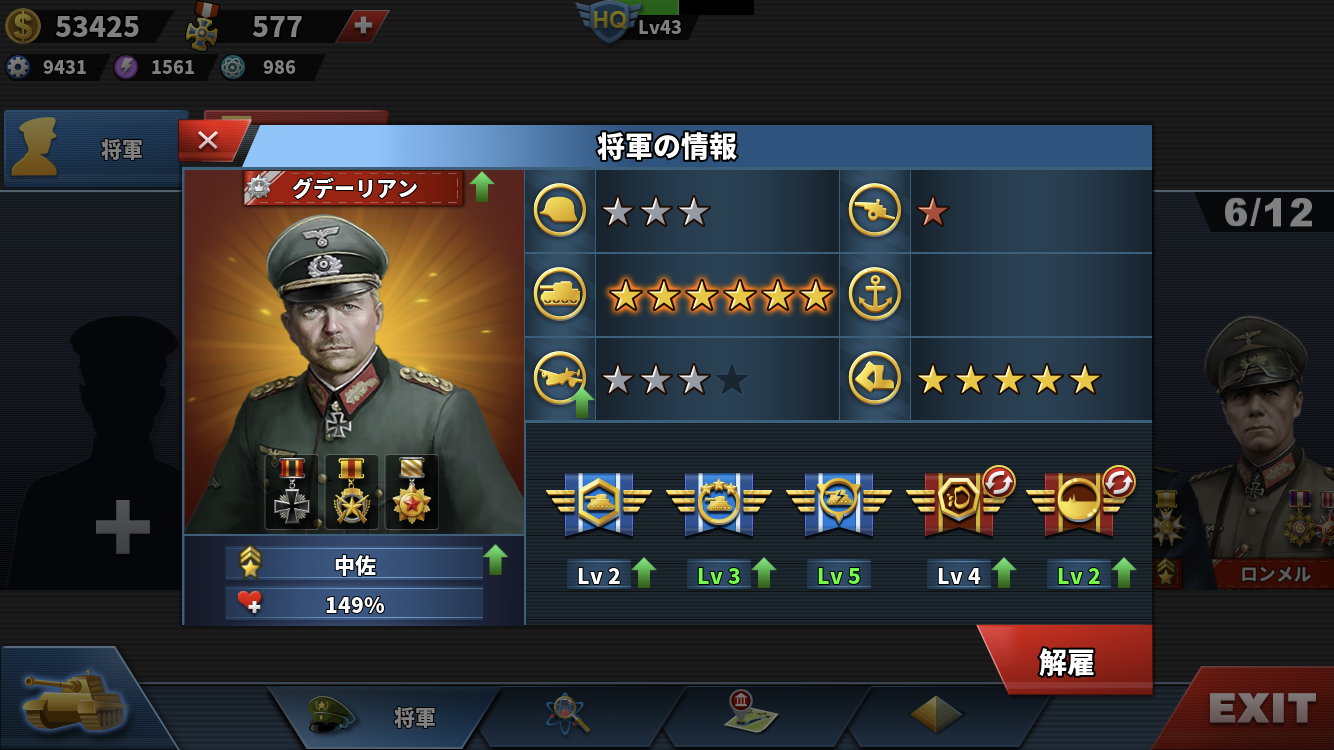Select the red star medal slot
The image size is (1334, 750).
[411, 491]
